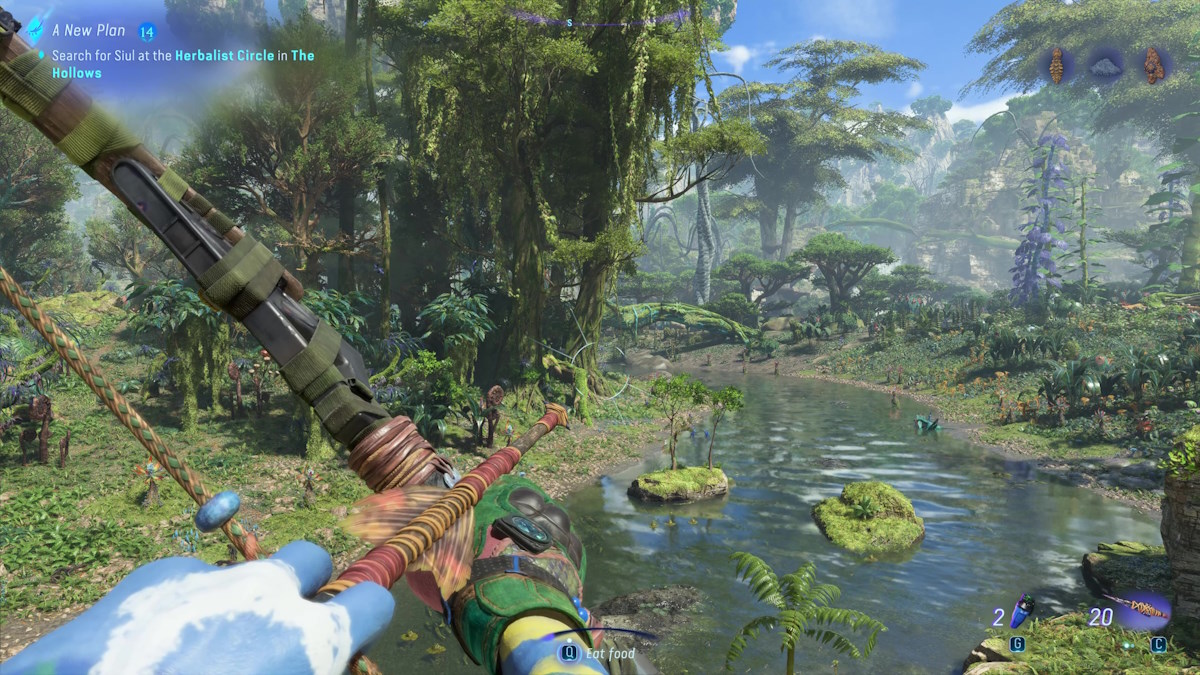Open the A New Plan quest tracker
Viewport: 1200px width, 675px height.
pyautogui.click(x=89, y=31)
